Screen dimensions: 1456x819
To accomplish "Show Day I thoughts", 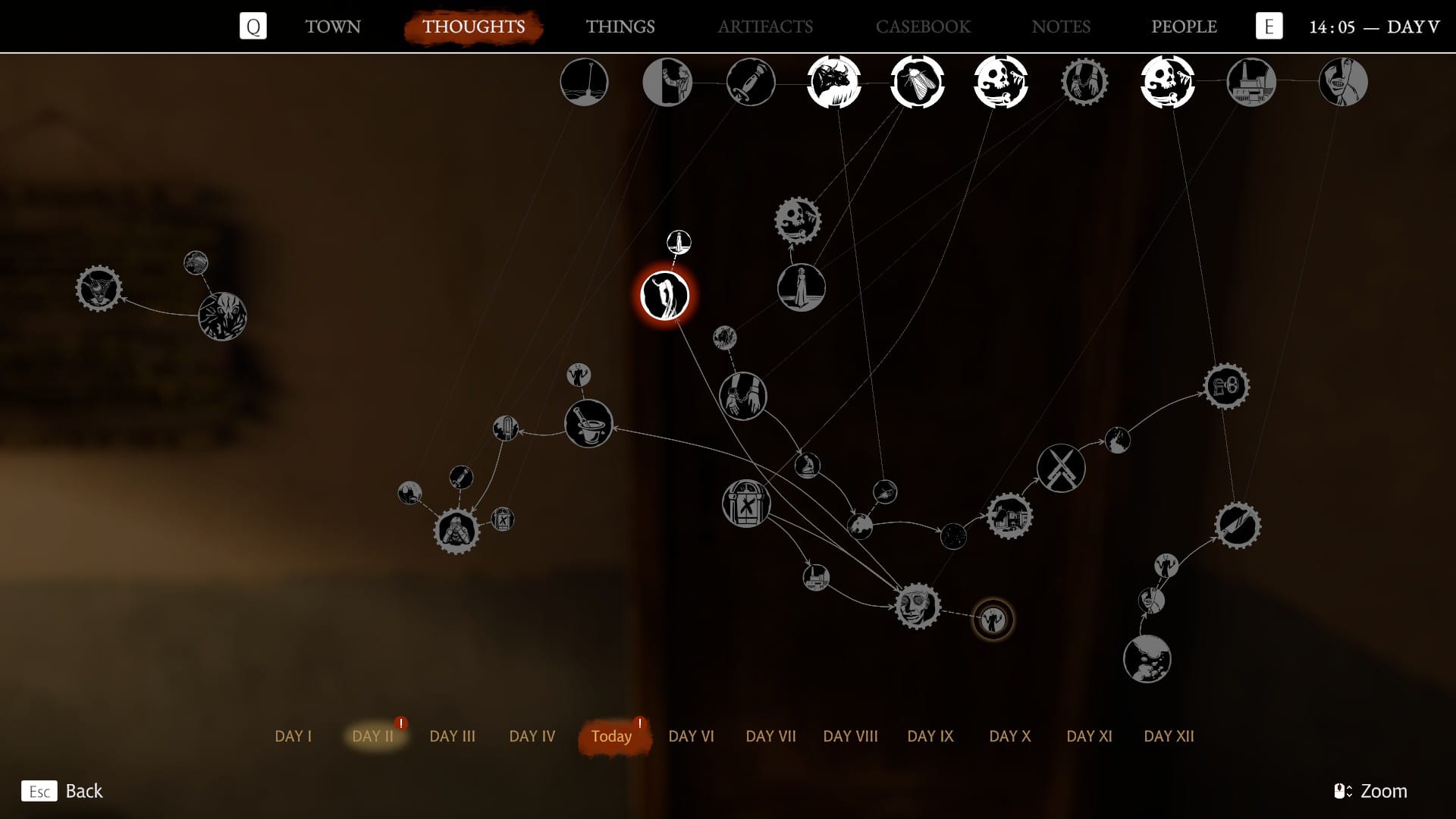I will [293, 736].
